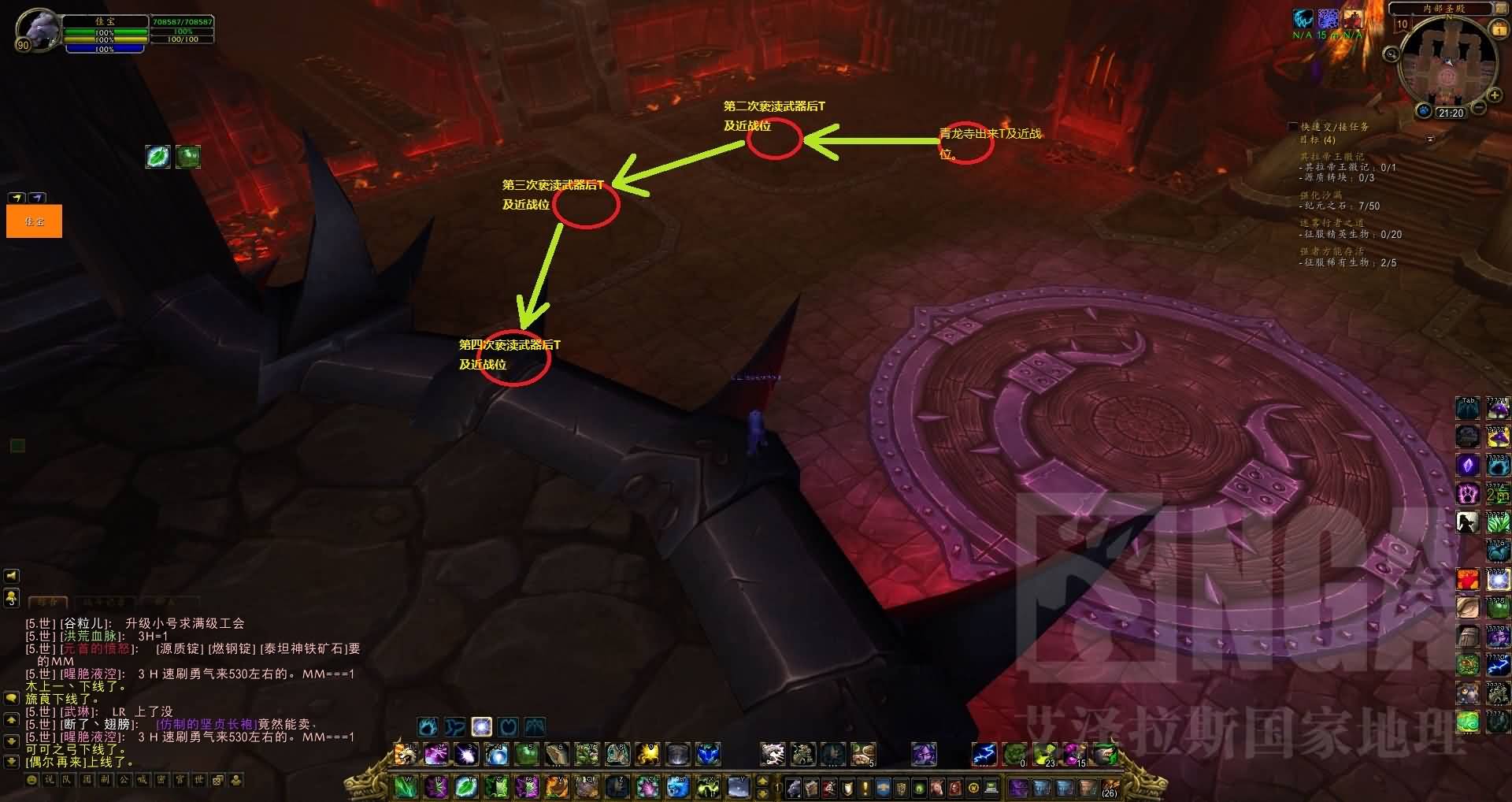Click the minimap clock showing 21:20
The width and height of the screenshot is (1512, 802).
1450,113
